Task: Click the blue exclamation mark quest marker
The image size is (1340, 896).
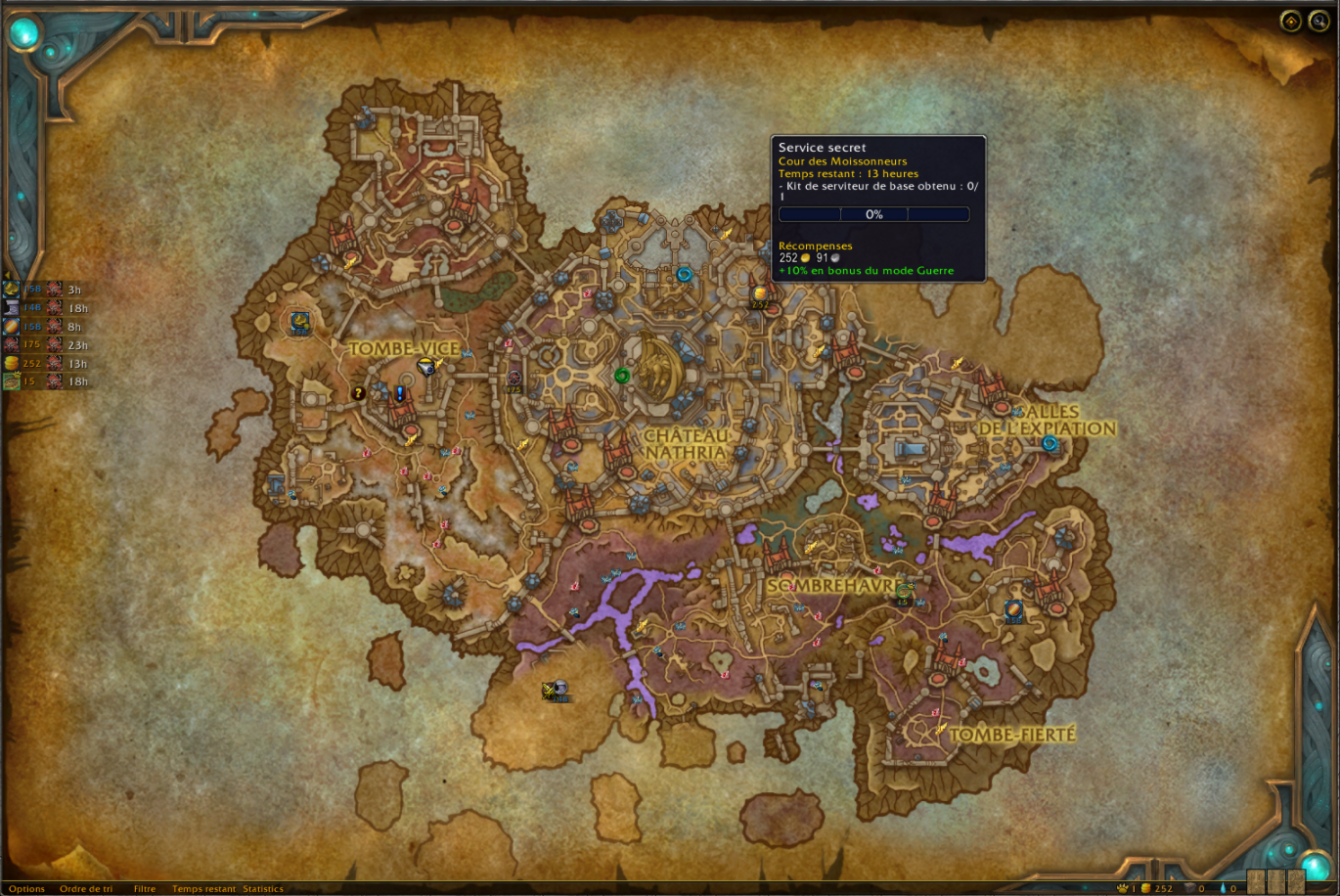Action: [x=400, y=393]
